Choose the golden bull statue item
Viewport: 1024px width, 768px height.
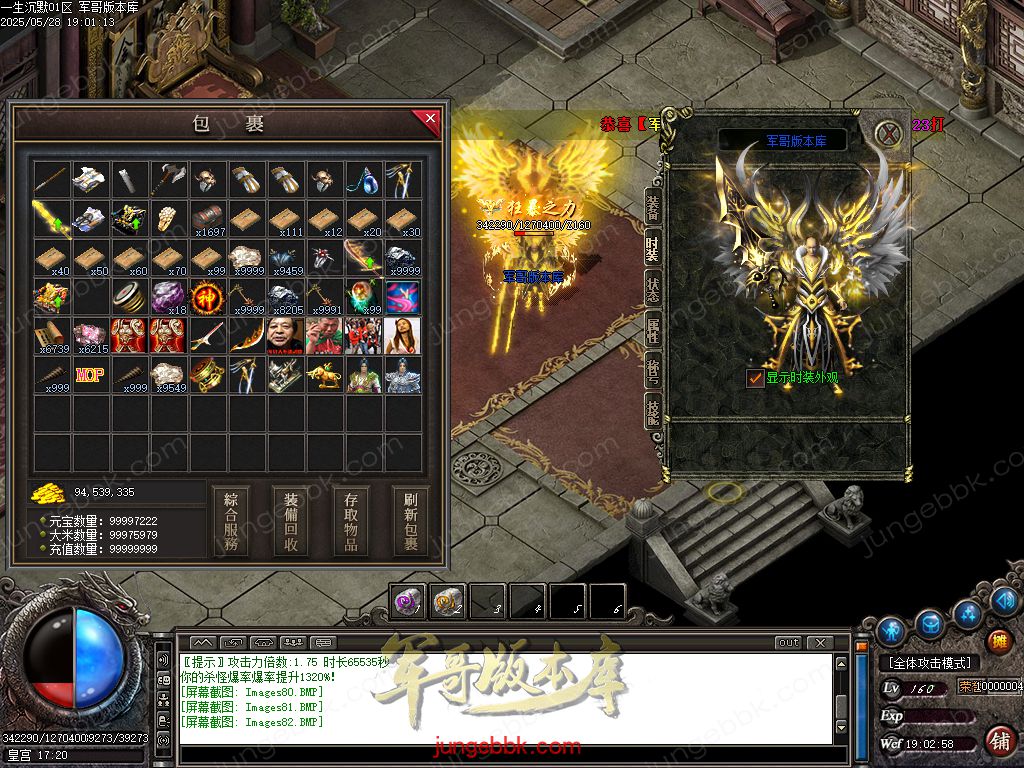pyautogui.click(x=325, y=375)
